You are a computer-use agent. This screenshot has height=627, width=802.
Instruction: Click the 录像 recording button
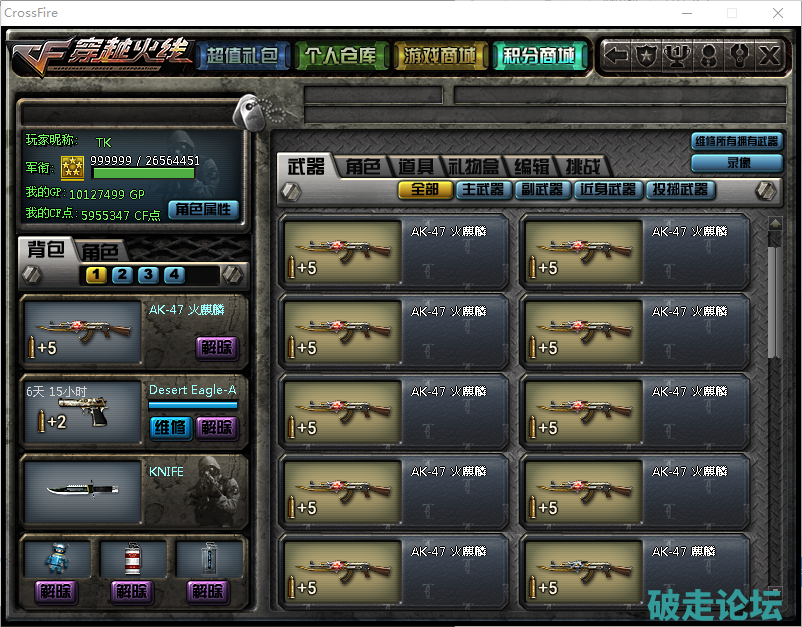coord(737,162)
